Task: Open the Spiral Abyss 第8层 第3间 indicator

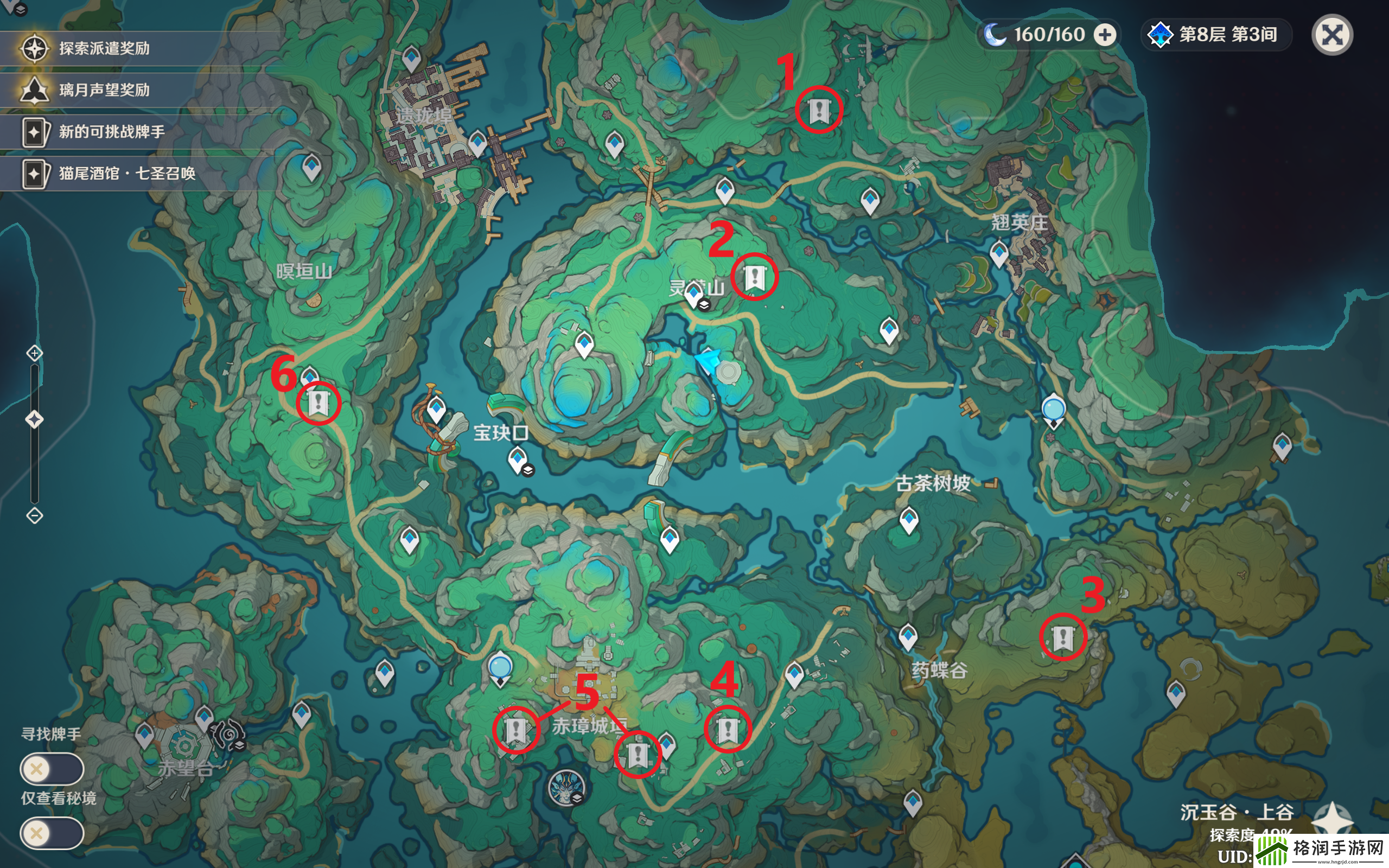Action: (x=1217, y=35)
